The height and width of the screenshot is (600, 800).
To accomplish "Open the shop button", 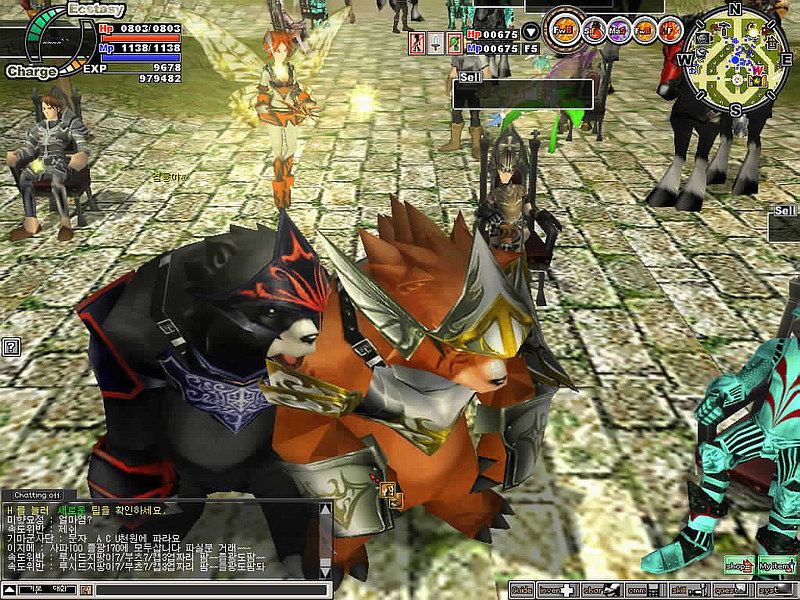I will [739, 565].
